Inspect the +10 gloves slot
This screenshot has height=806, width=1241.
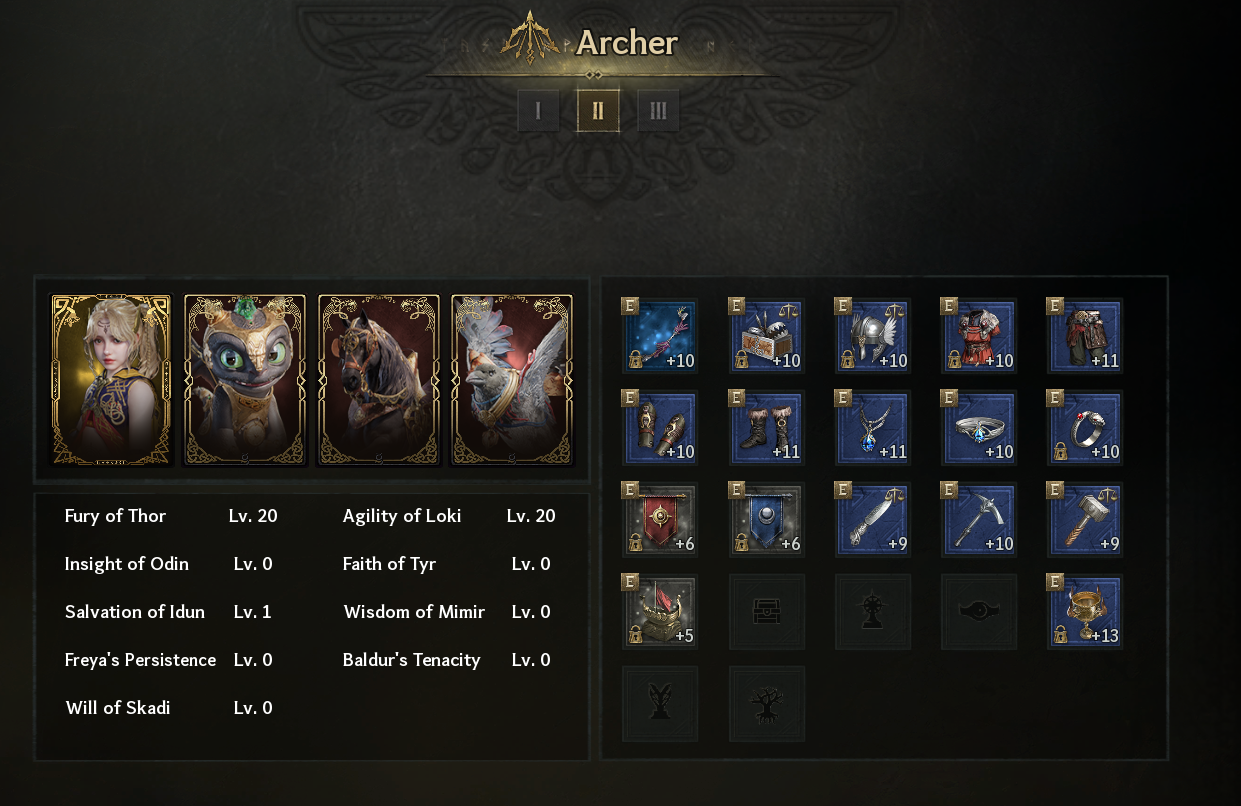[x=660, y=428]
